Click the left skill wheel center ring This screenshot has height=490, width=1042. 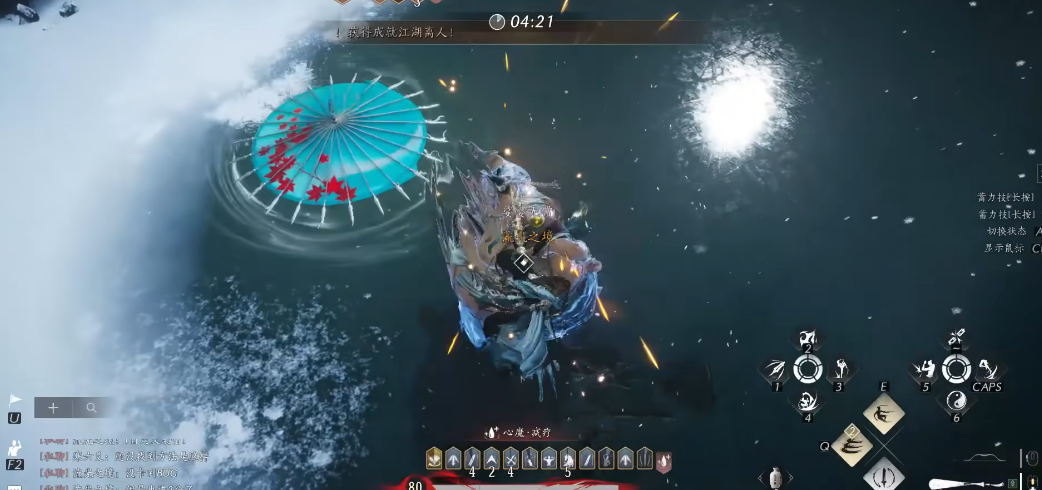[807, 370]
